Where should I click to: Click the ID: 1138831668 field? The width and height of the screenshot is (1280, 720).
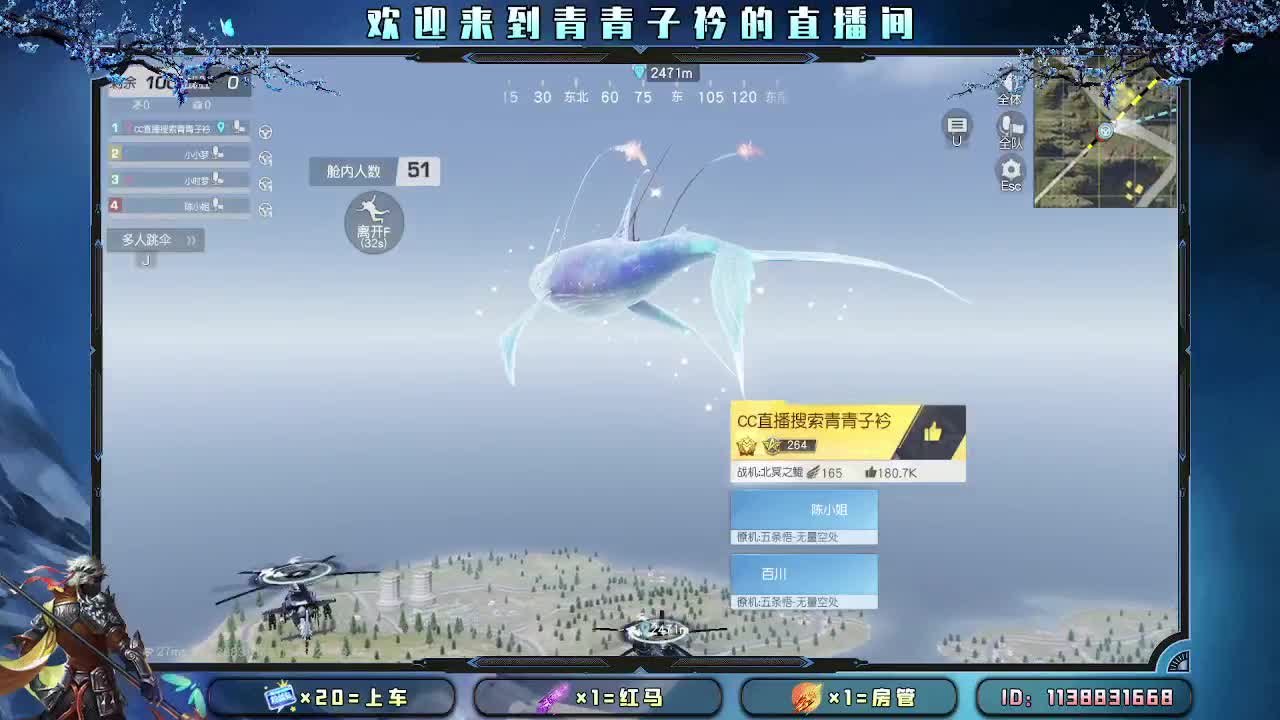1088,697
